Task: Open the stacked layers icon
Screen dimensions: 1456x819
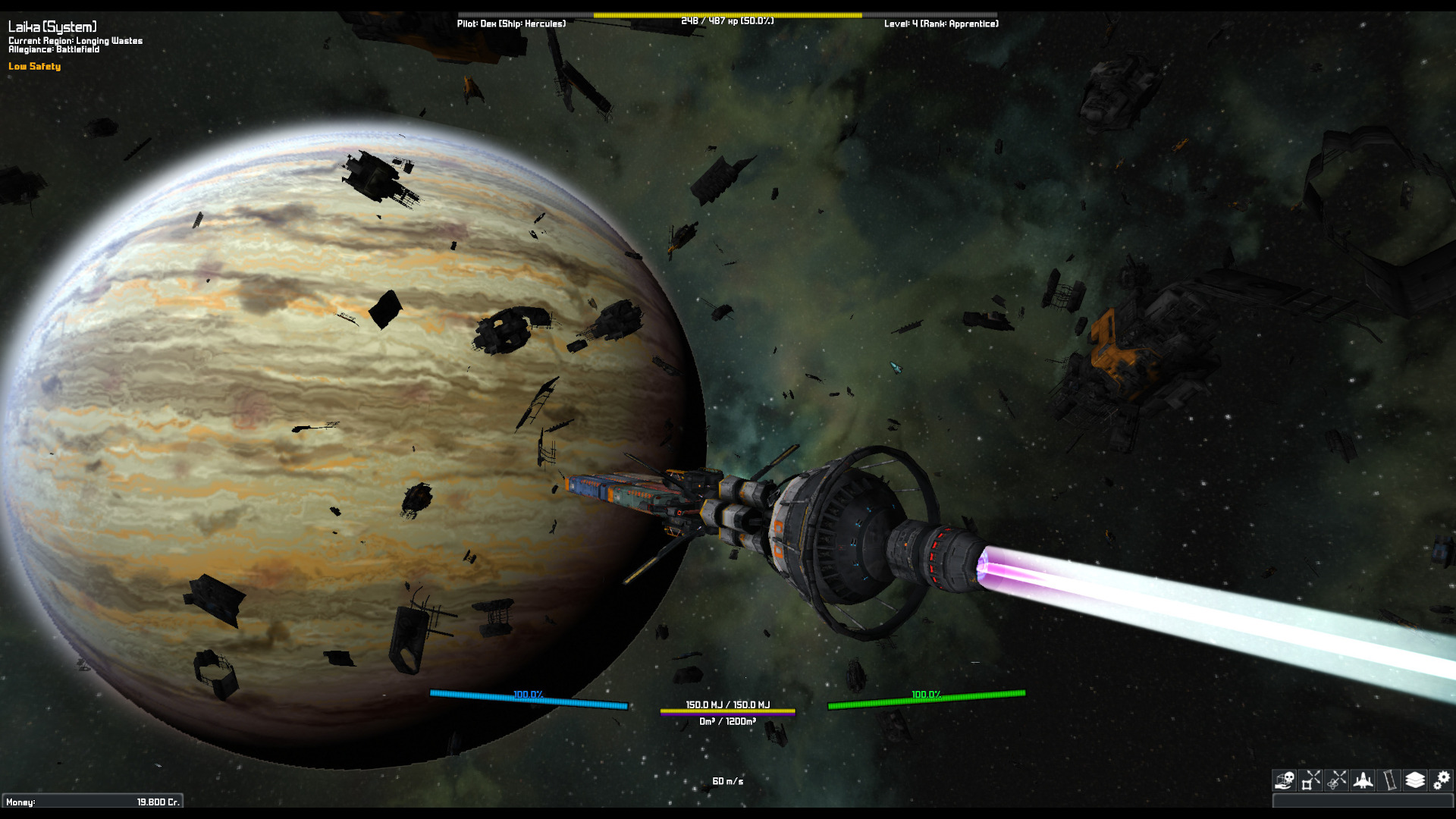Action: point(1415,780)
